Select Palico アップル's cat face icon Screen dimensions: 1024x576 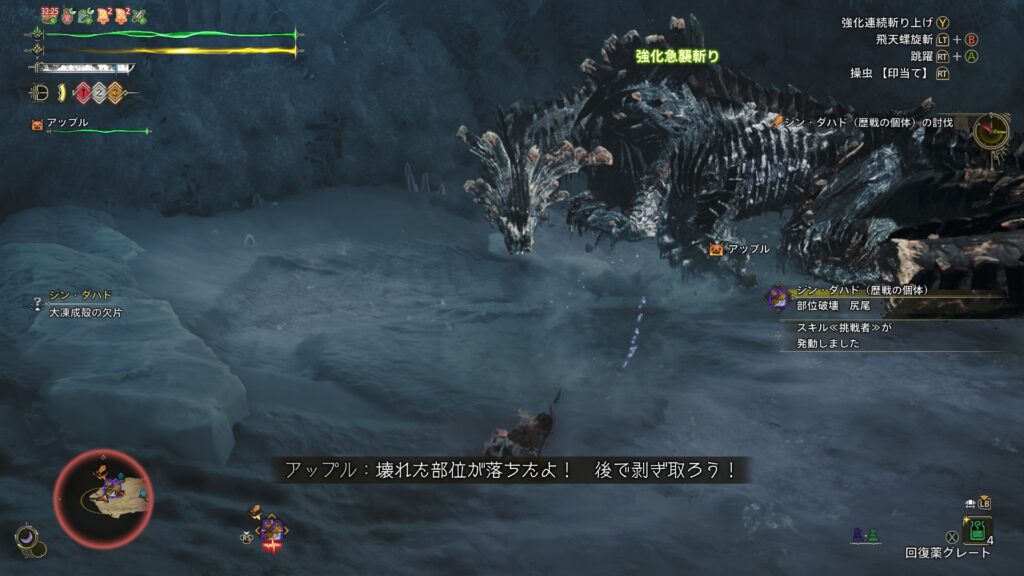[38, 124]
